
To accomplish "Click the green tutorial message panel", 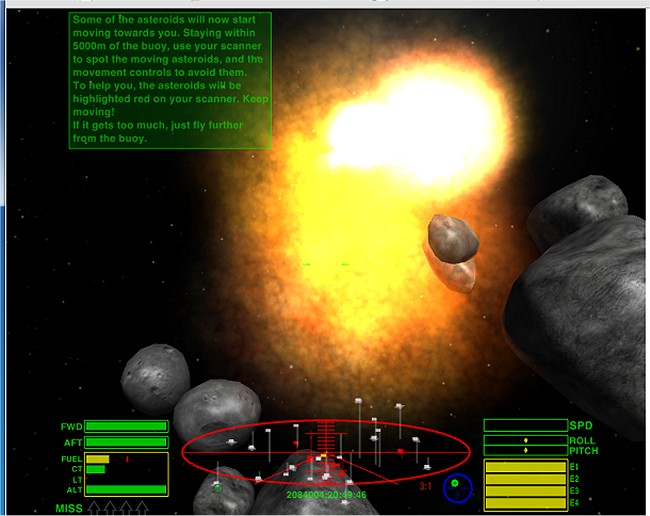I will (170, 80).
